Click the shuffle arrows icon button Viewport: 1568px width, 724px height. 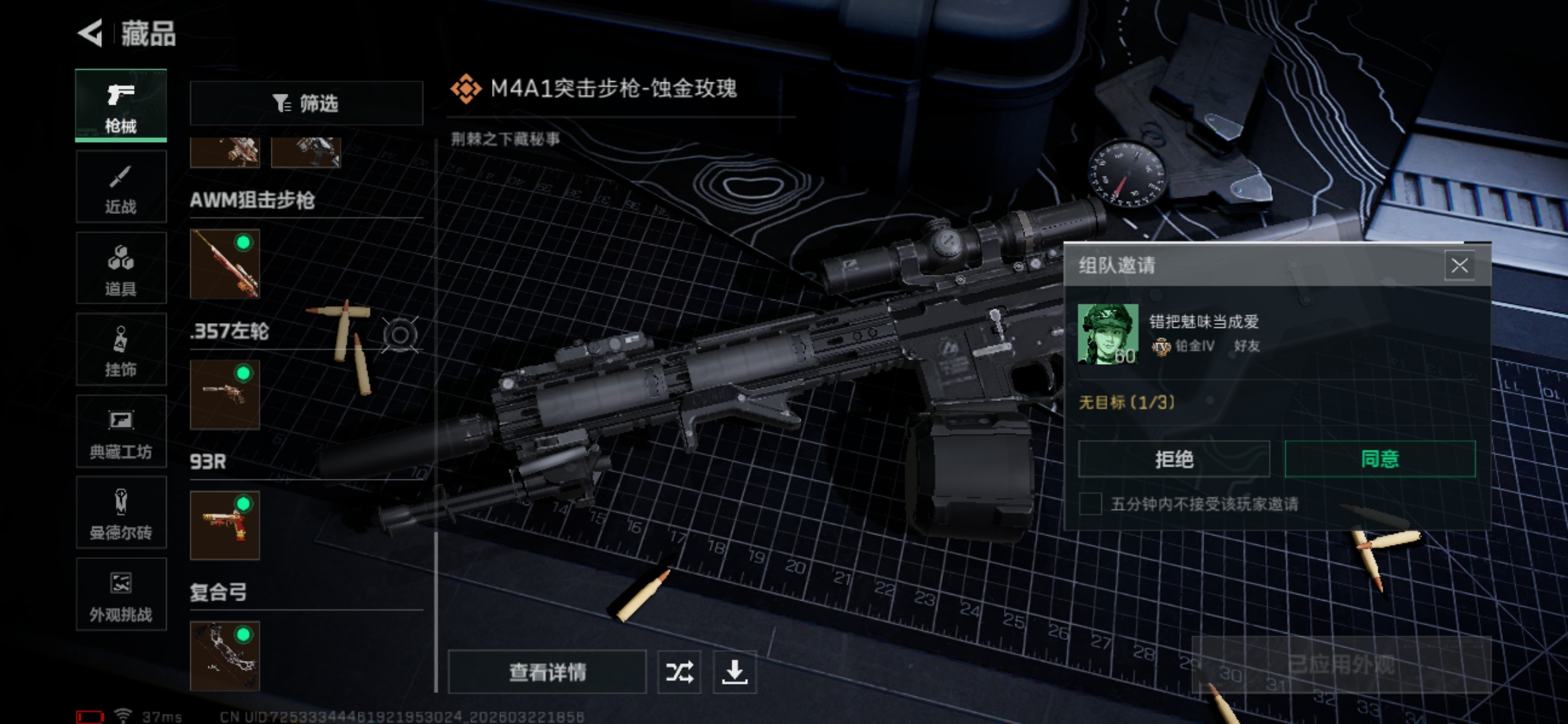click(679, 672)
